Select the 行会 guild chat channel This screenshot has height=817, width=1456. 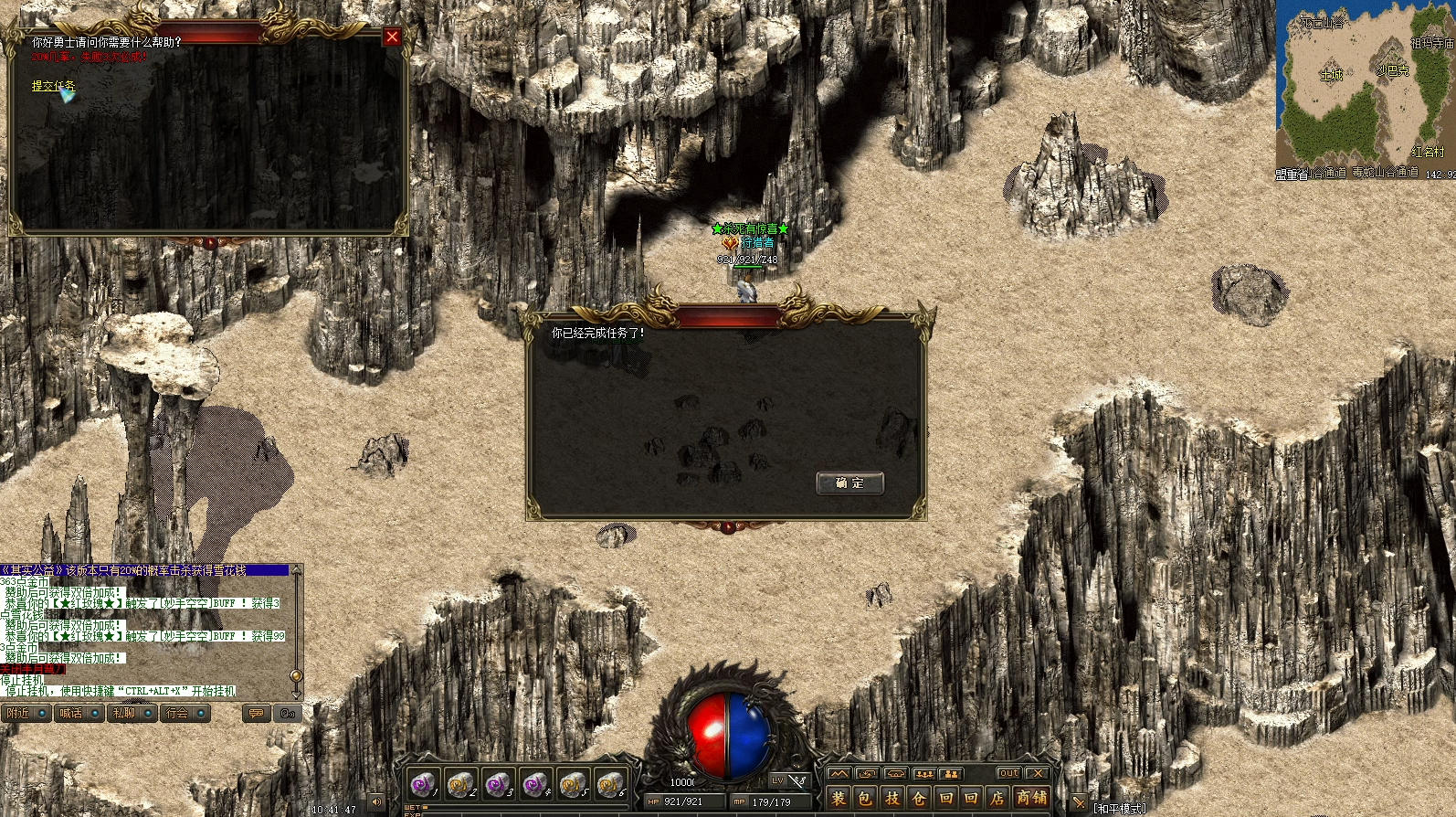point(185,713)
